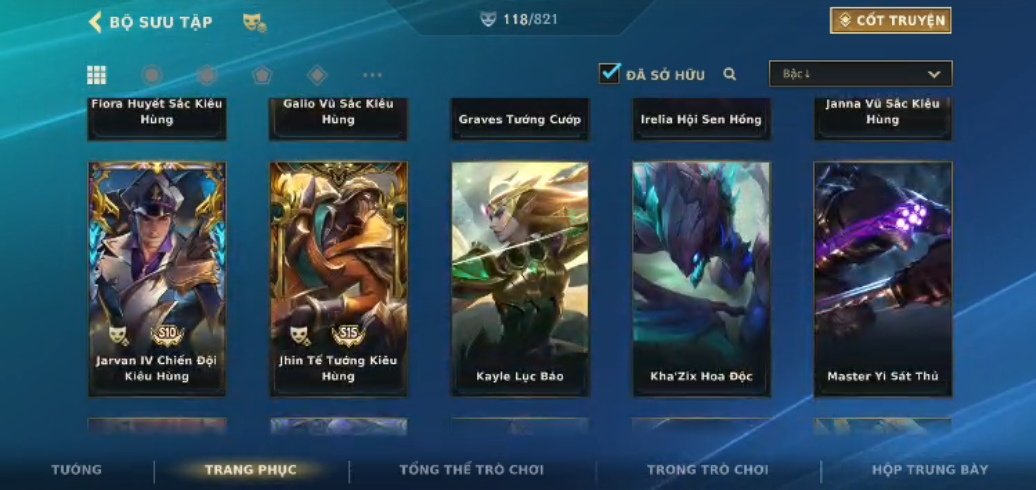Open the Cốt Truyện story button
Screen dimensions: 1036x490
(x=890, y=21)
